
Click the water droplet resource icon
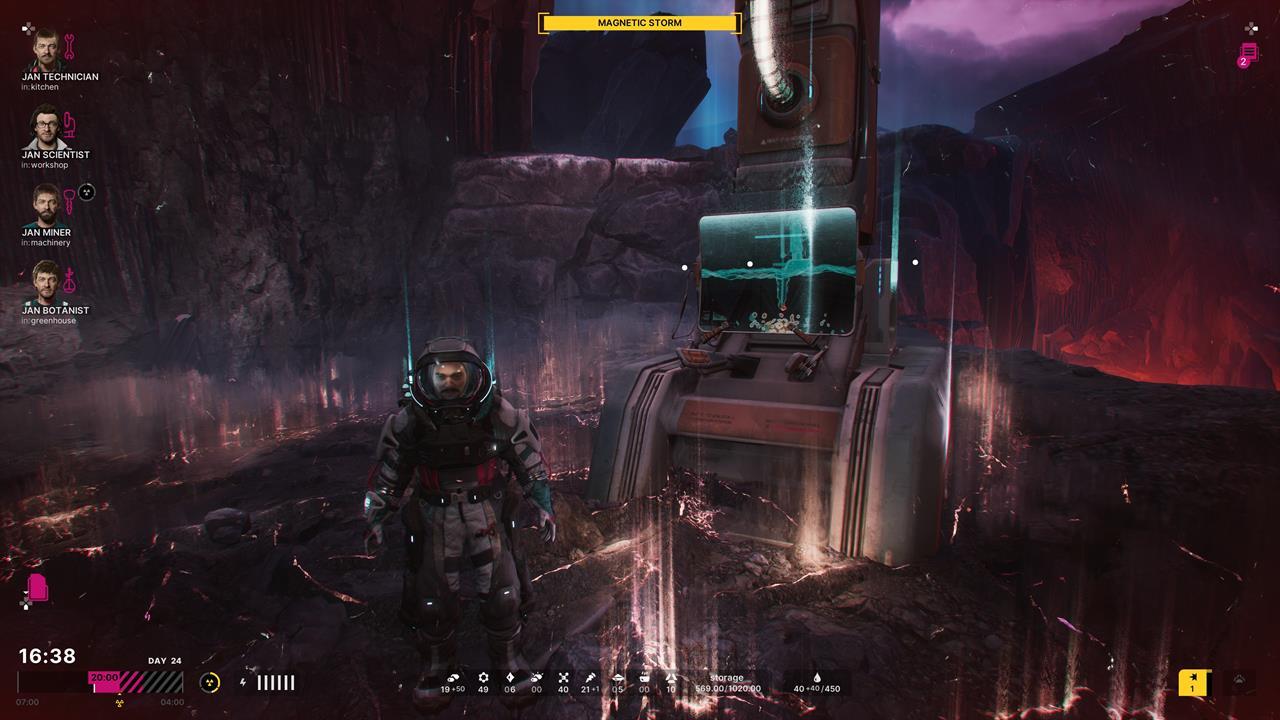816,677
